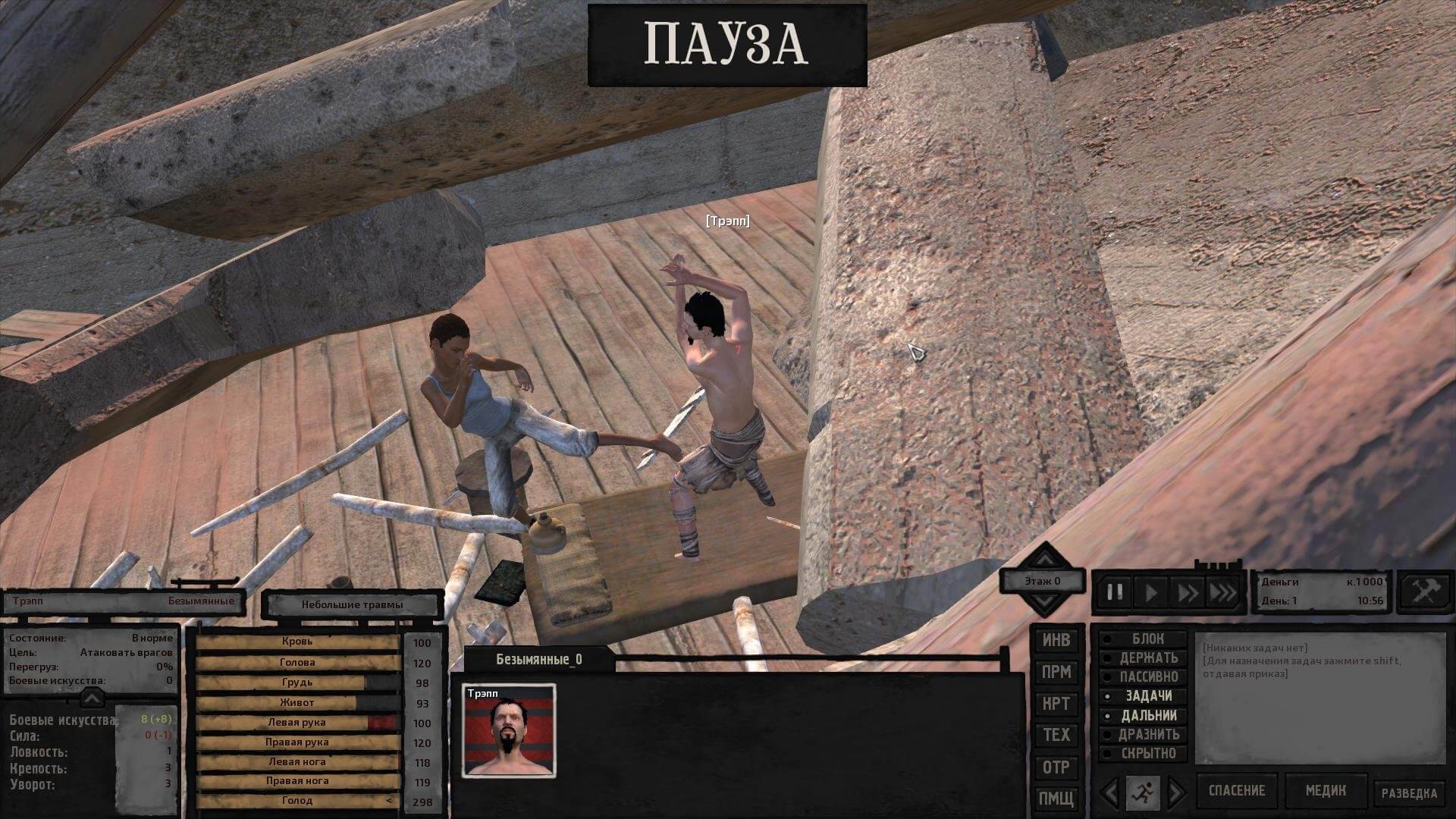The image size is (1456, 819).
Task: Set game speed to double fast-forward
Action: [1187, 592]
